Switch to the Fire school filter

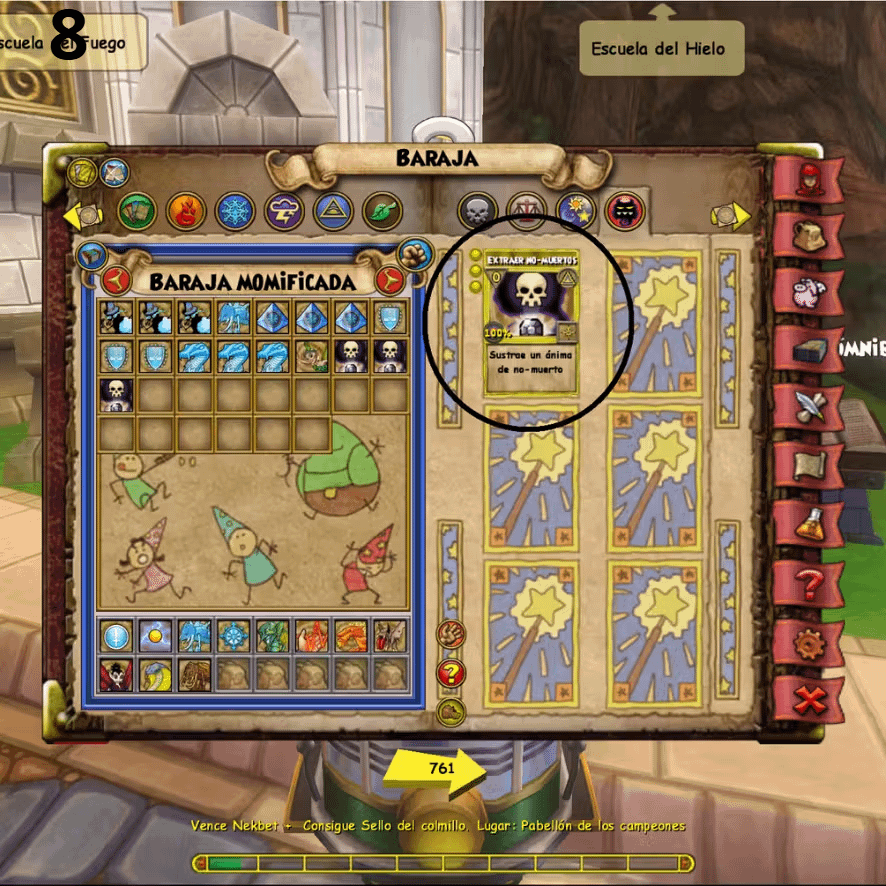(186, 211)
